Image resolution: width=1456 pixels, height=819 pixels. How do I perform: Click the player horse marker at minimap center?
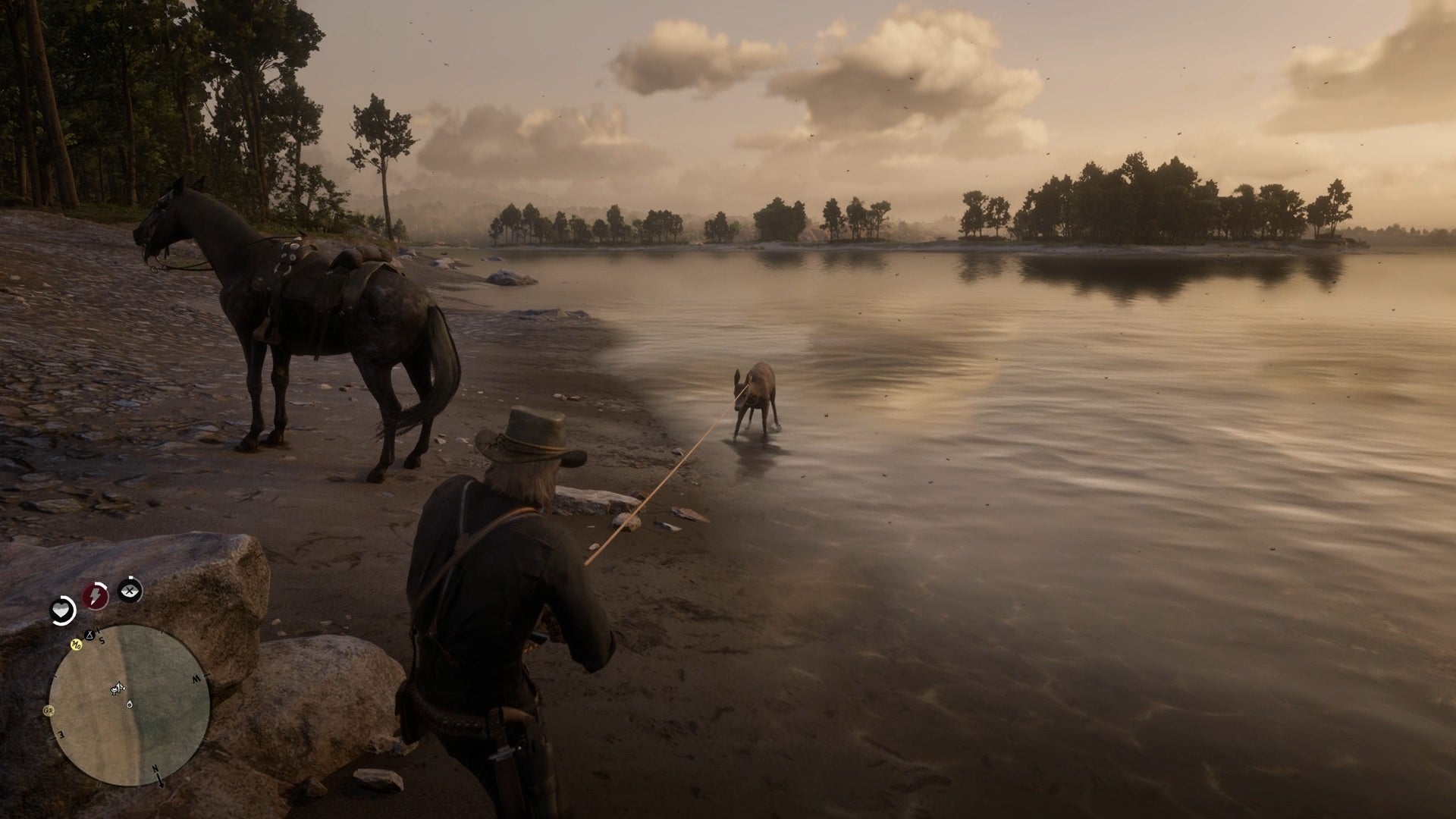(117, 688)
